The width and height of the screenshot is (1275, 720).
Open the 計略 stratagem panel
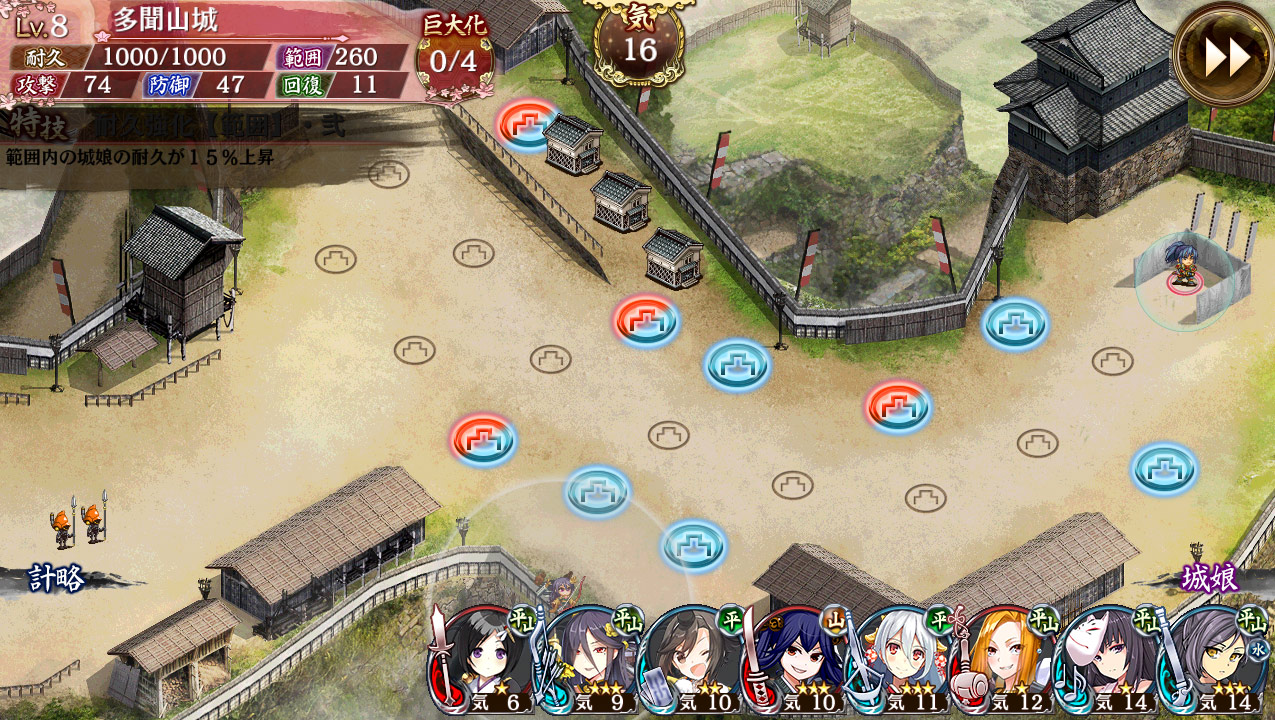pyautogui.click(x=57, y=579)
